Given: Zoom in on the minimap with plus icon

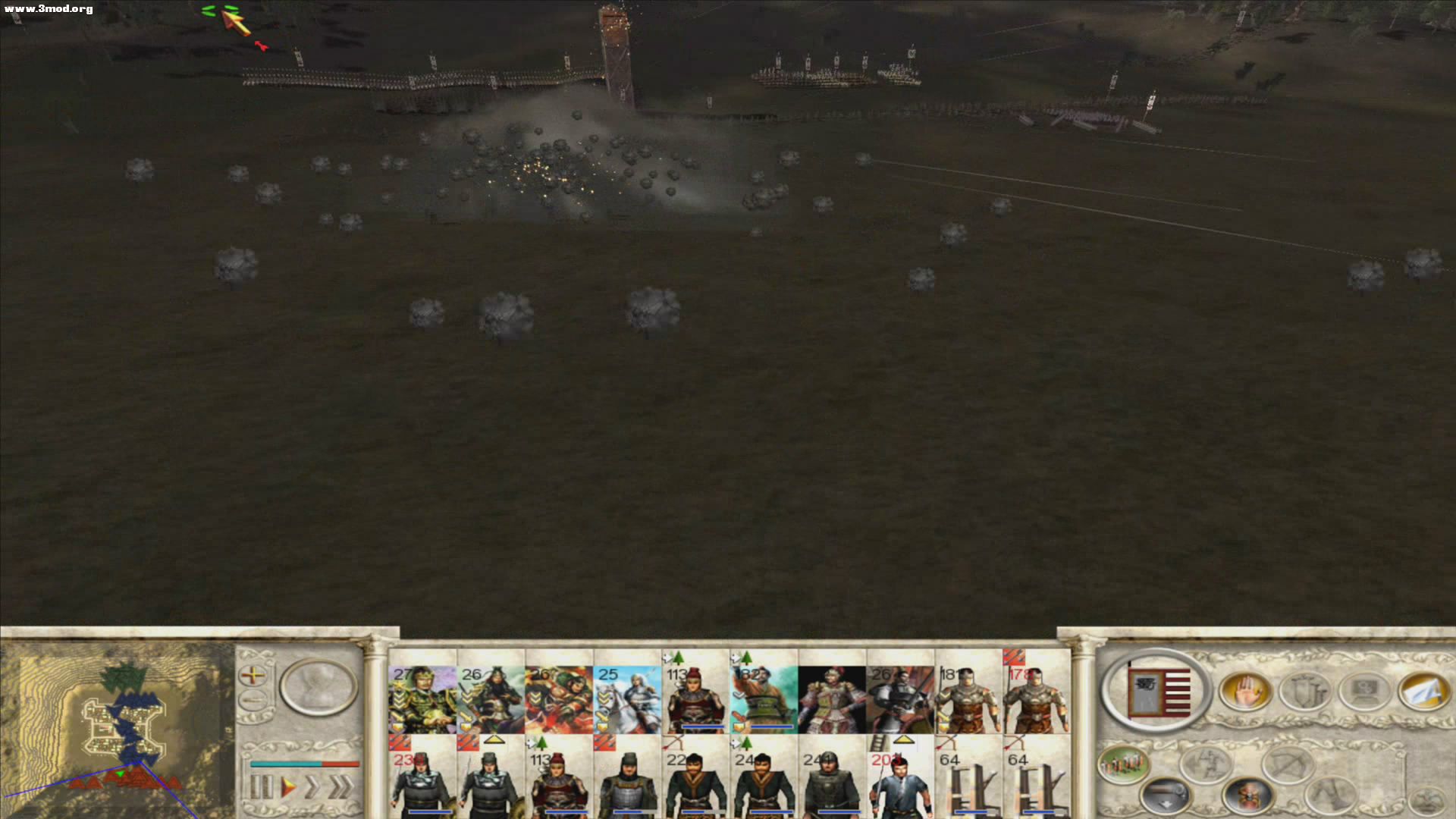Looking at the screenshot, I should pyautogui.click(x=253, y=676).
